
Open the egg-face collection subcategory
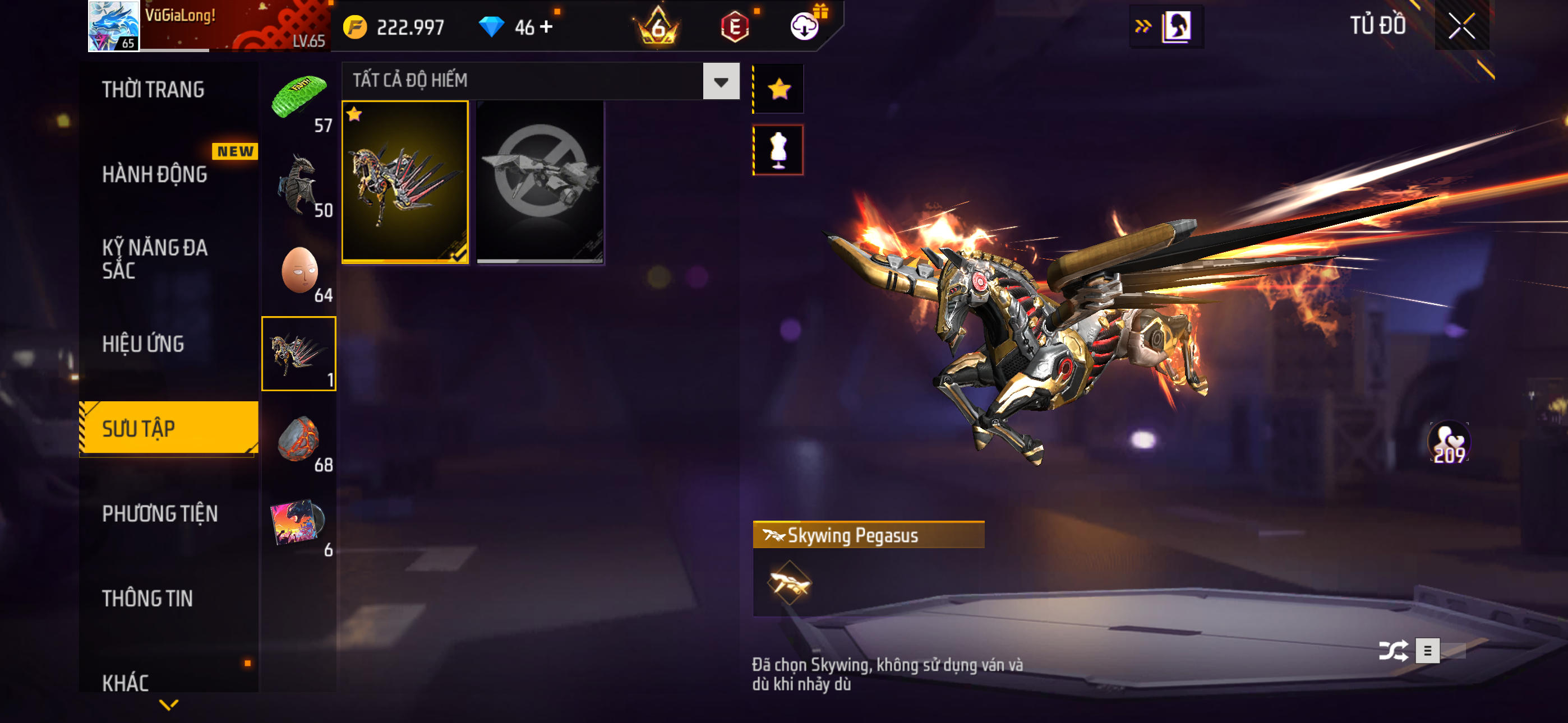299,271
